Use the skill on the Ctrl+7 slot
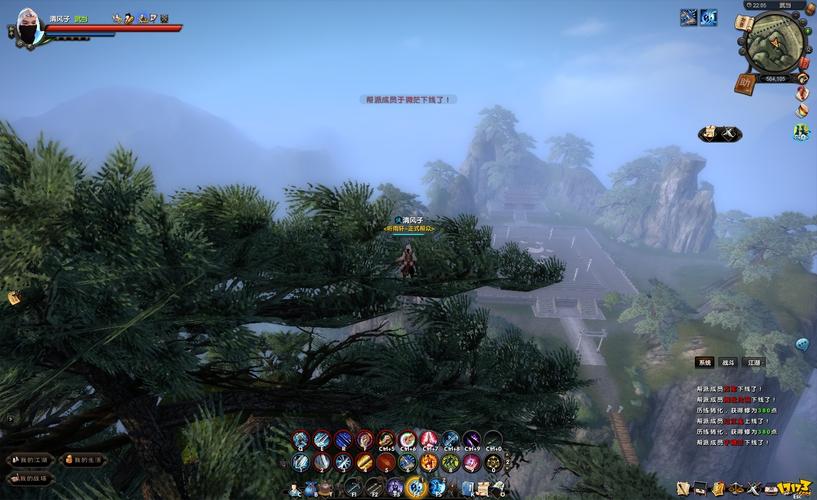The image size is (817, 500). click(429, 440)
